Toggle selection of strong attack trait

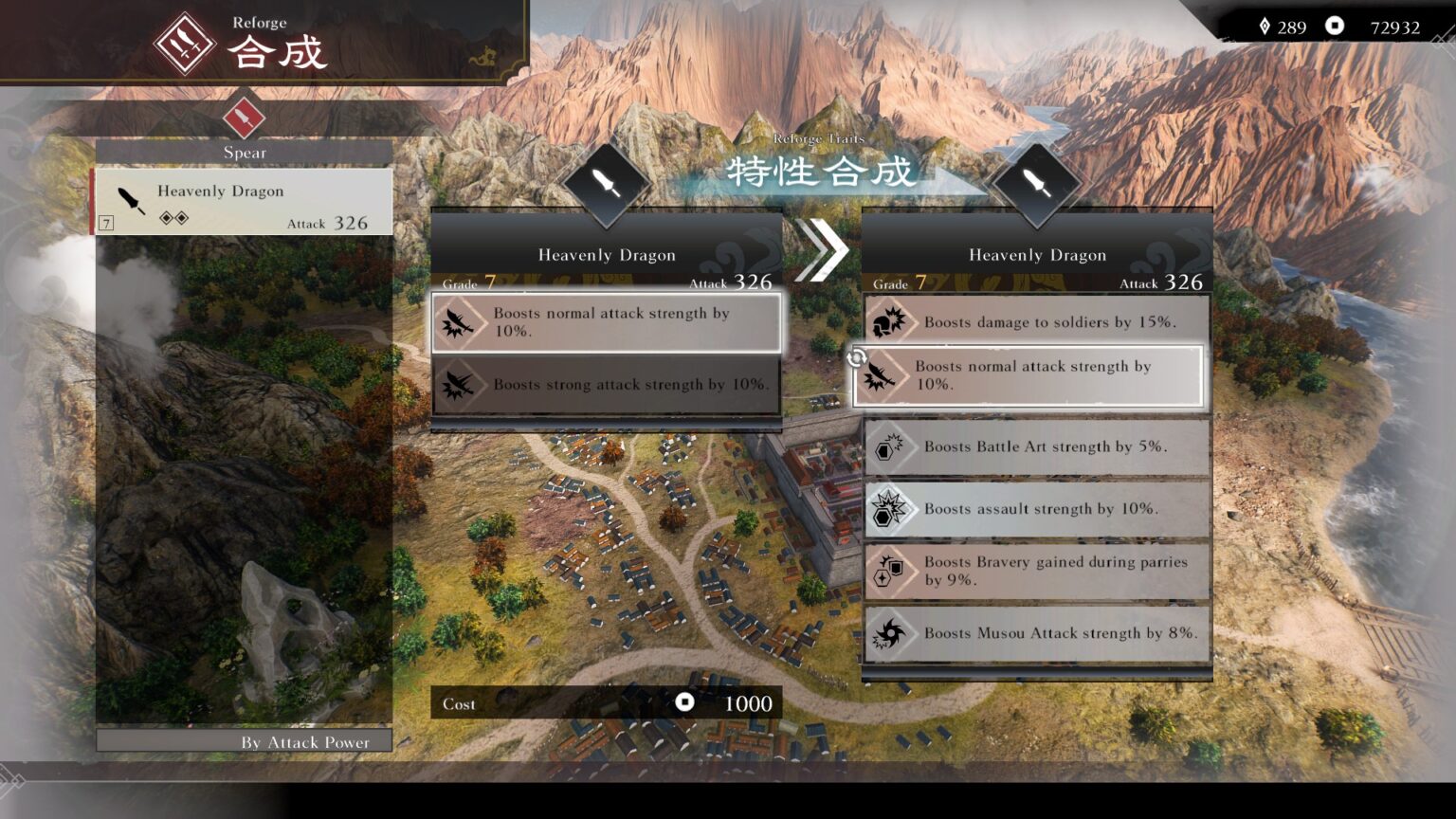pos(607,385)
